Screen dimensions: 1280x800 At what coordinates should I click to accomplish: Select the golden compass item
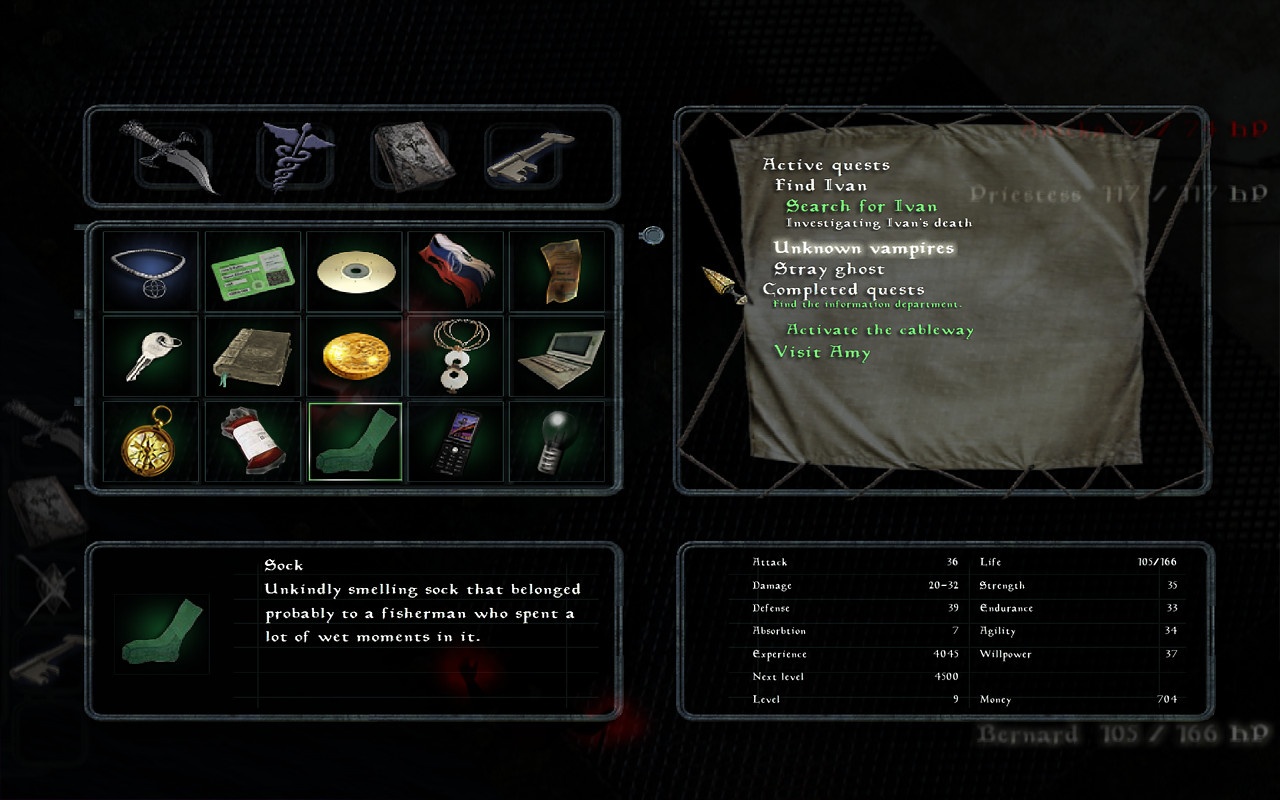(151, 442)
